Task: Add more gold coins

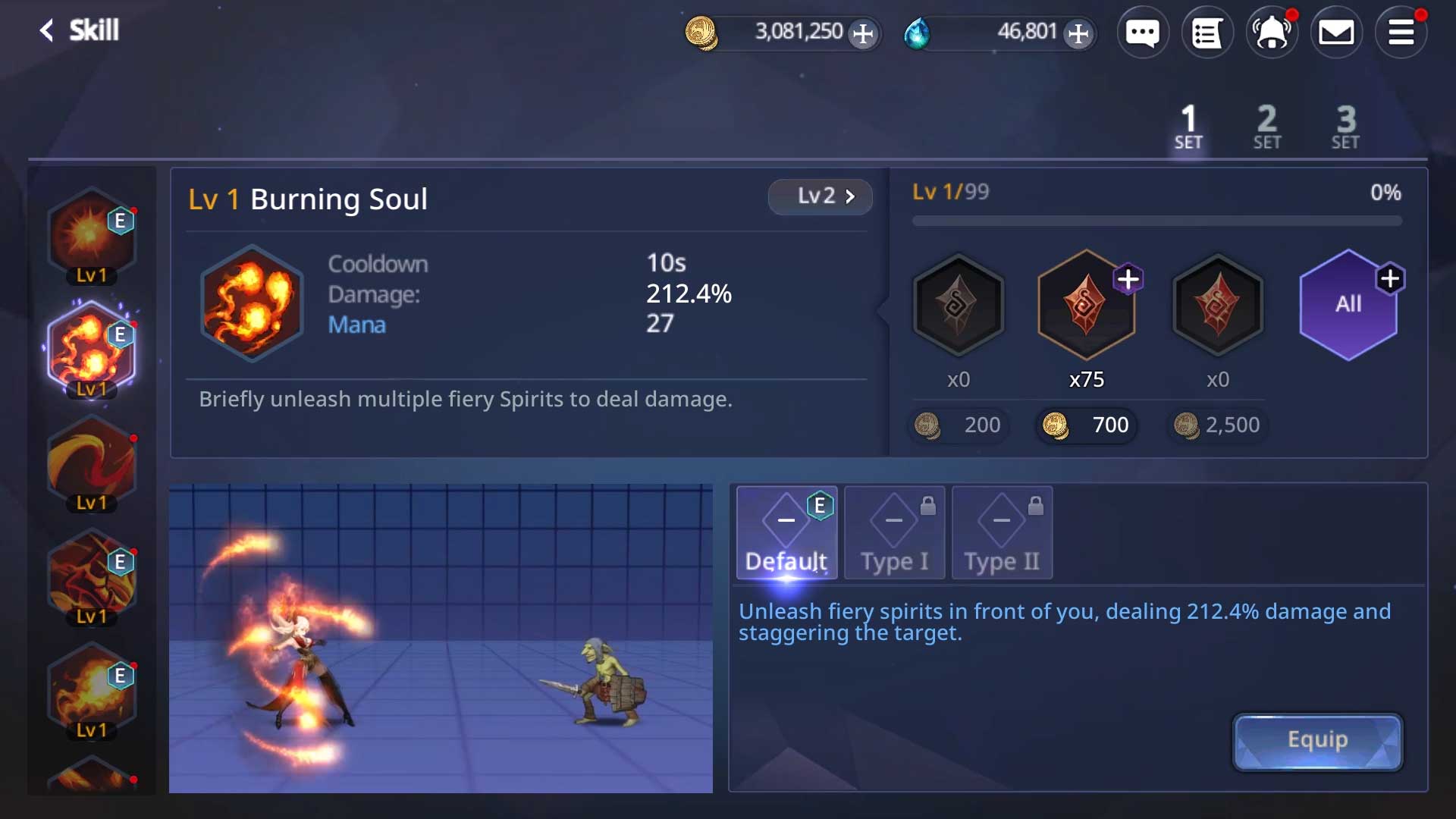Action: [862, 33]
